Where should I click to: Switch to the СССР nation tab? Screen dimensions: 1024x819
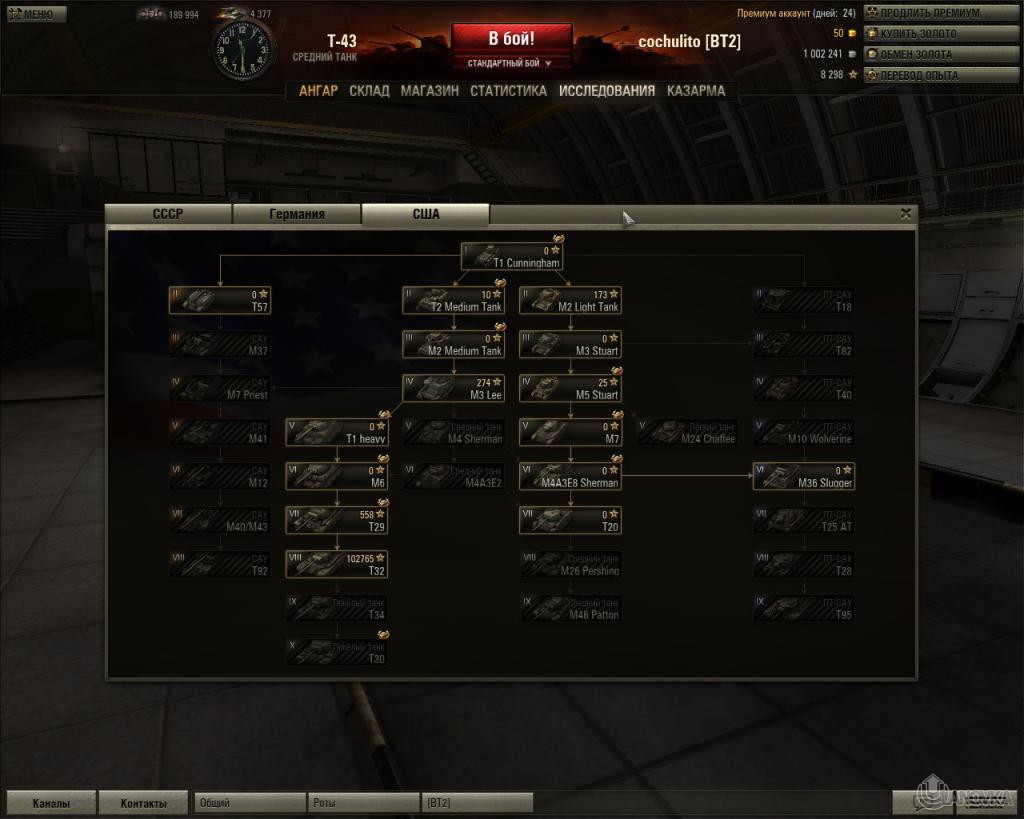pyautogui.click(x=168, y=214)
